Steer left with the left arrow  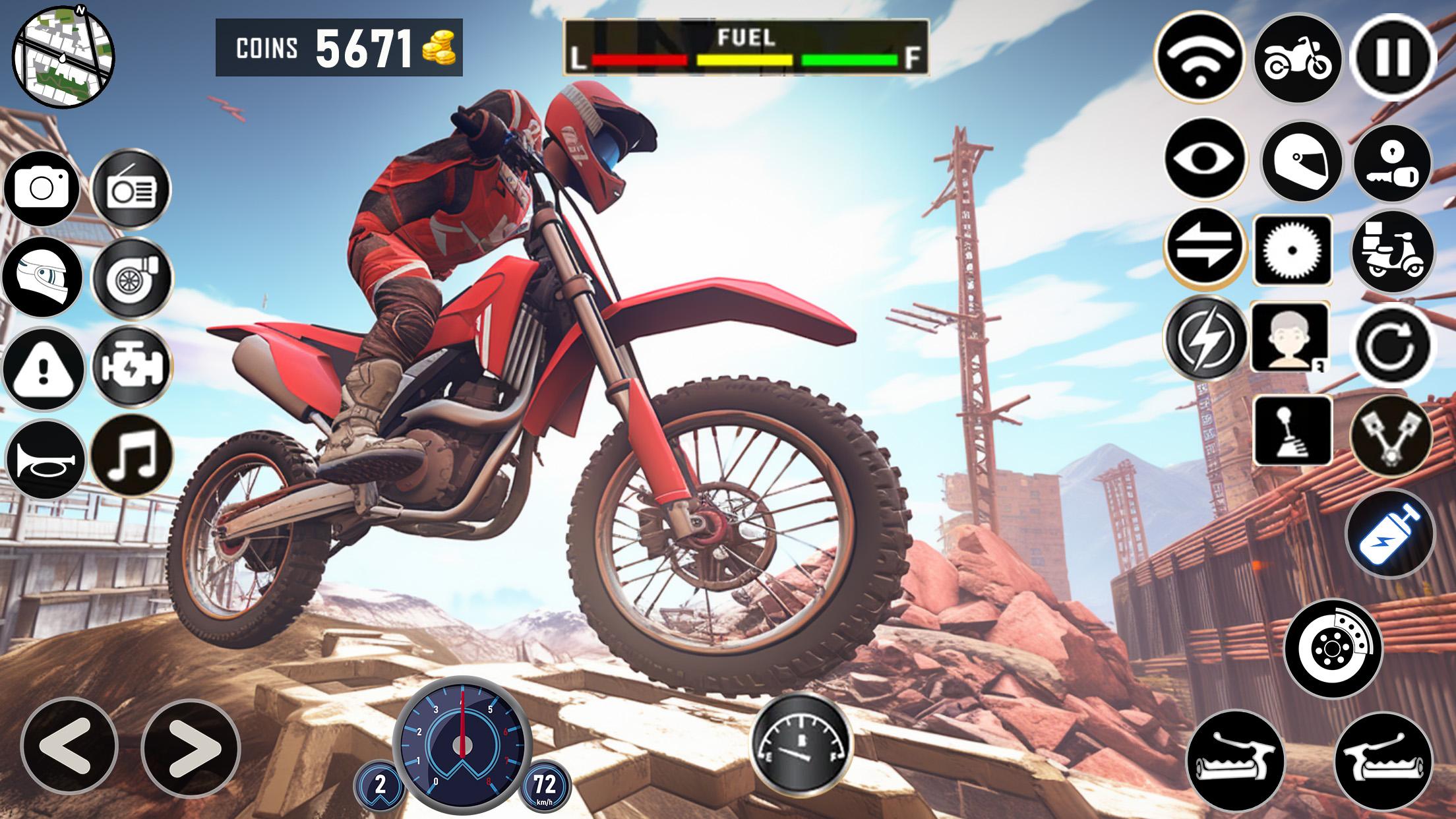click(x=69, y=746)
